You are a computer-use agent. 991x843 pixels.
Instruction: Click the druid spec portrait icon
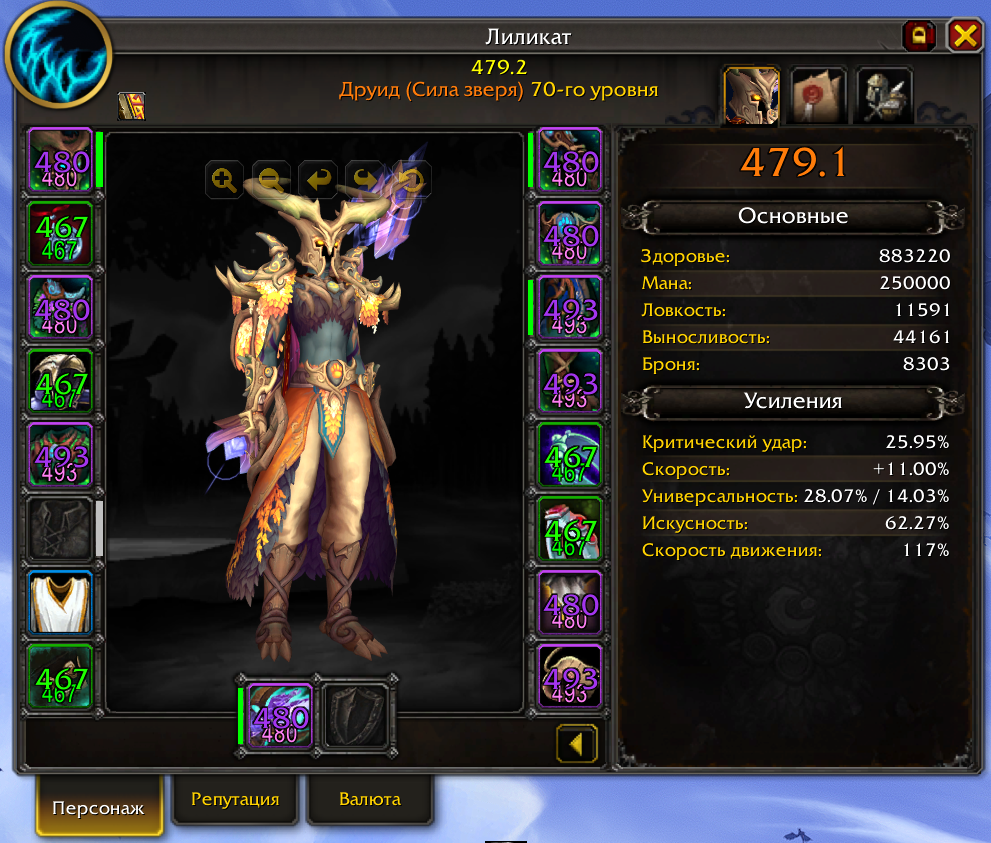(59, 60)
